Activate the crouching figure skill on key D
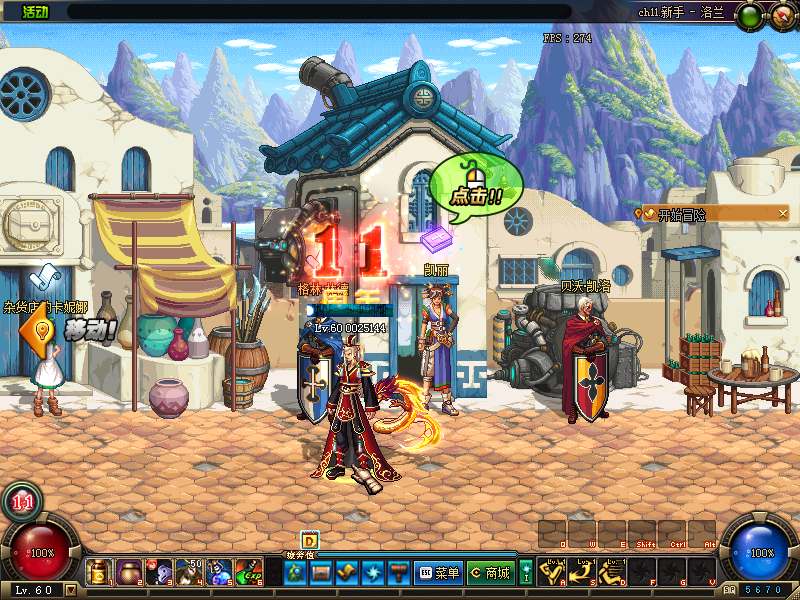The width and height of the screenshot is (800, 600). point(613,573)
